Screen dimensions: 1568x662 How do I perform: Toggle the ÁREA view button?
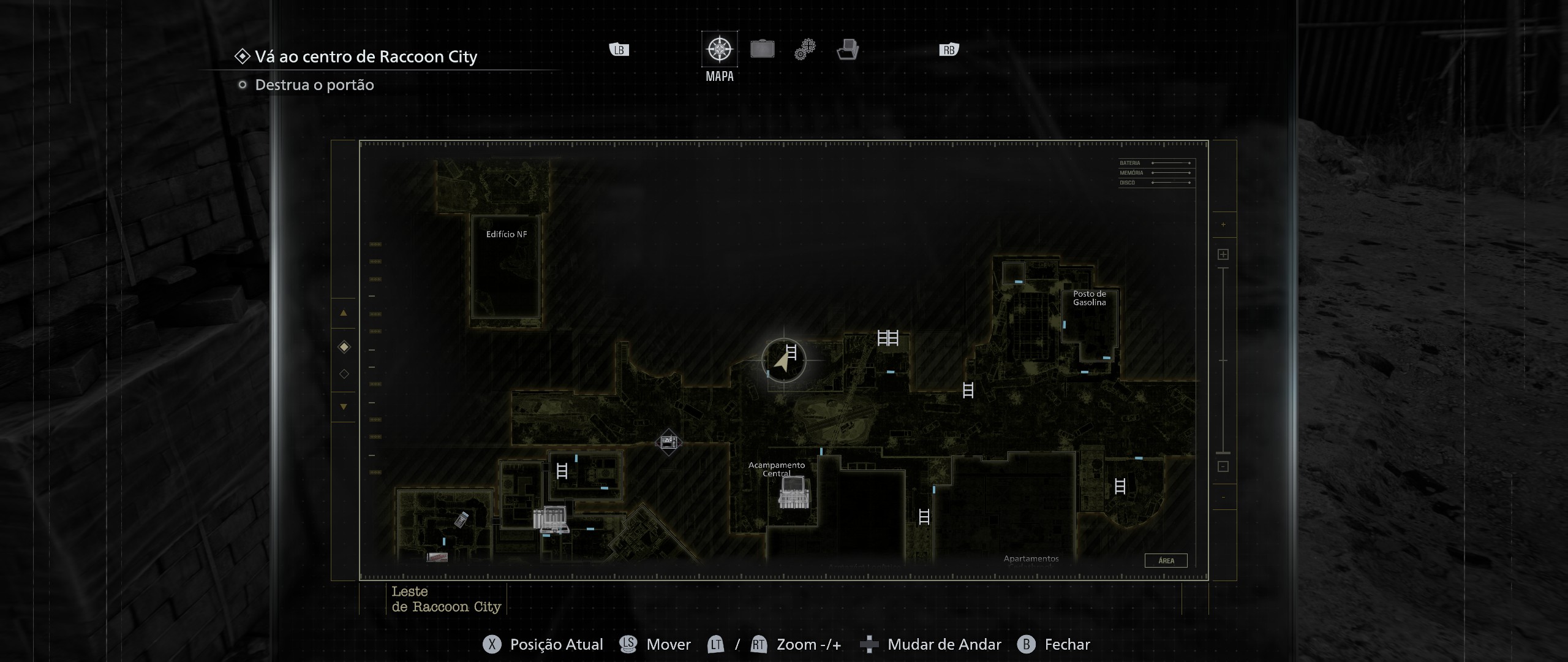tap(1166, 561)
